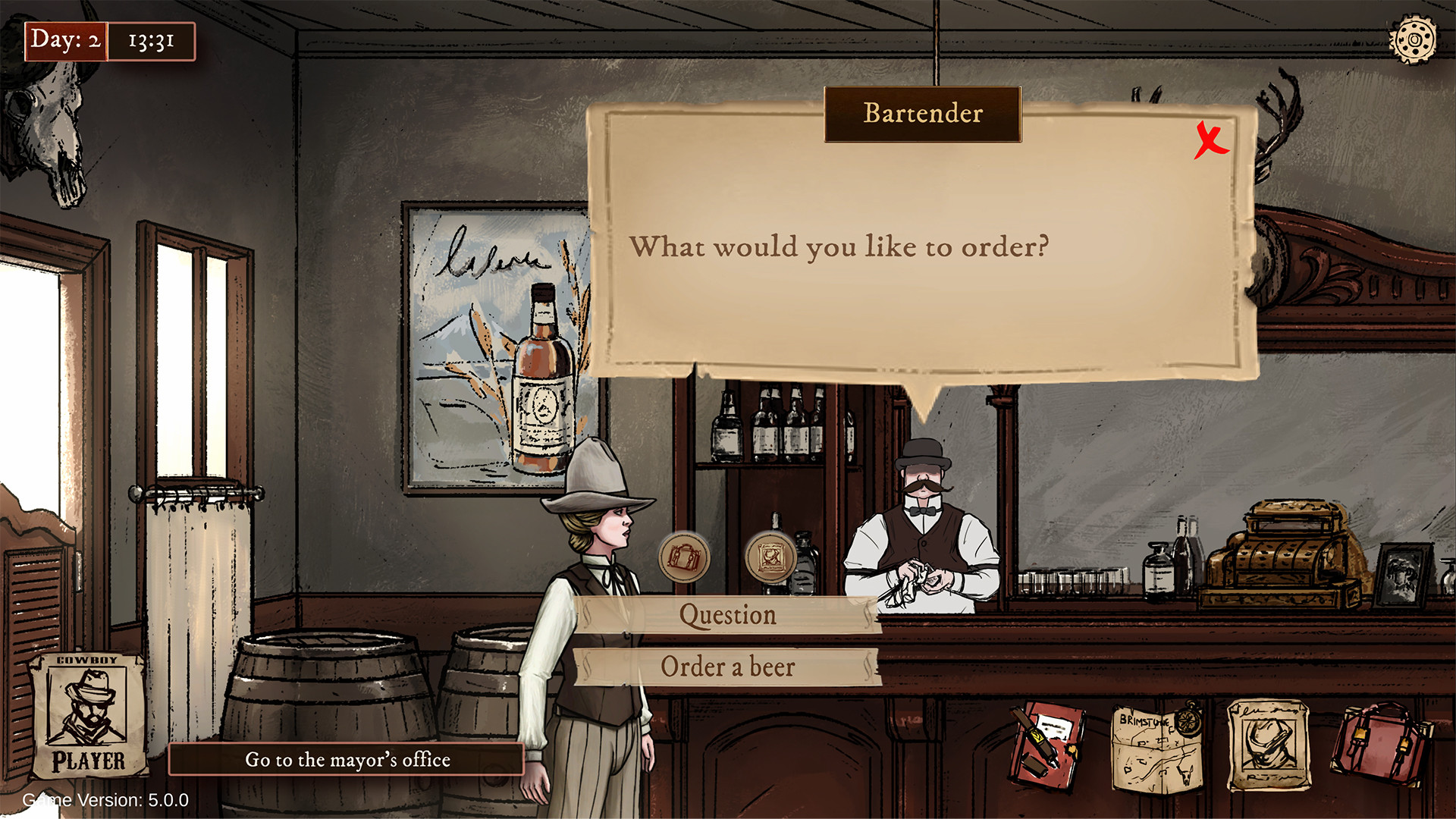Click the Bartender name plate
1456x819 pixels.
[x=922, y=115]
